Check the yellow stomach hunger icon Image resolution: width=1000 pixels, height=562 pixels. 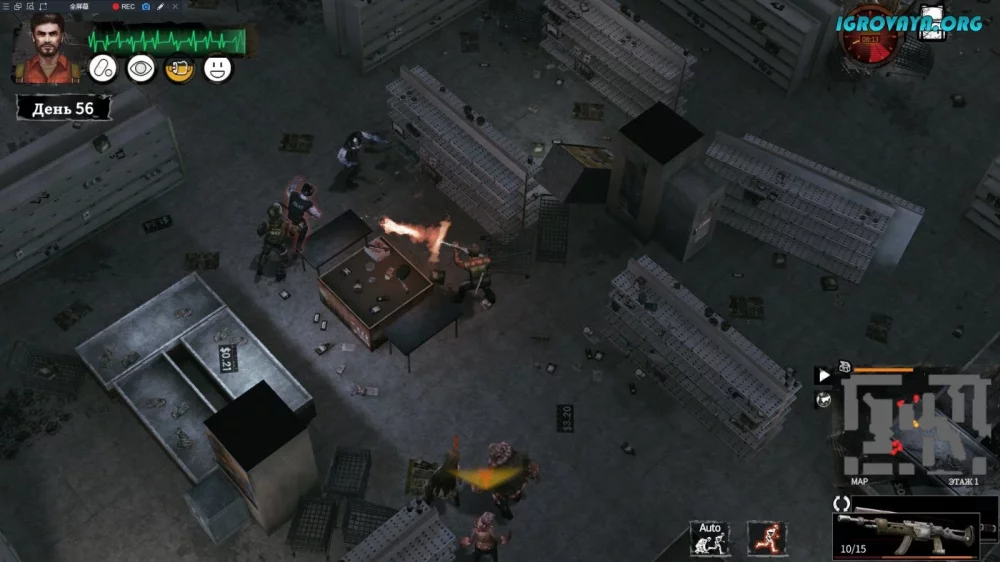point(179,69)
